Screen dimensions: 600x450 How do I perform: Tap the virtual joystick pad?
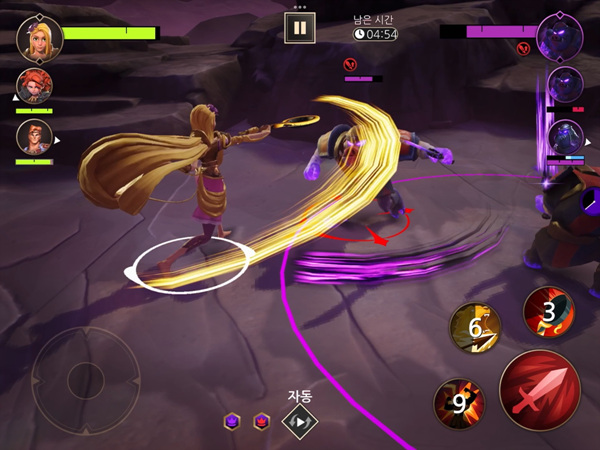[85, 378]
